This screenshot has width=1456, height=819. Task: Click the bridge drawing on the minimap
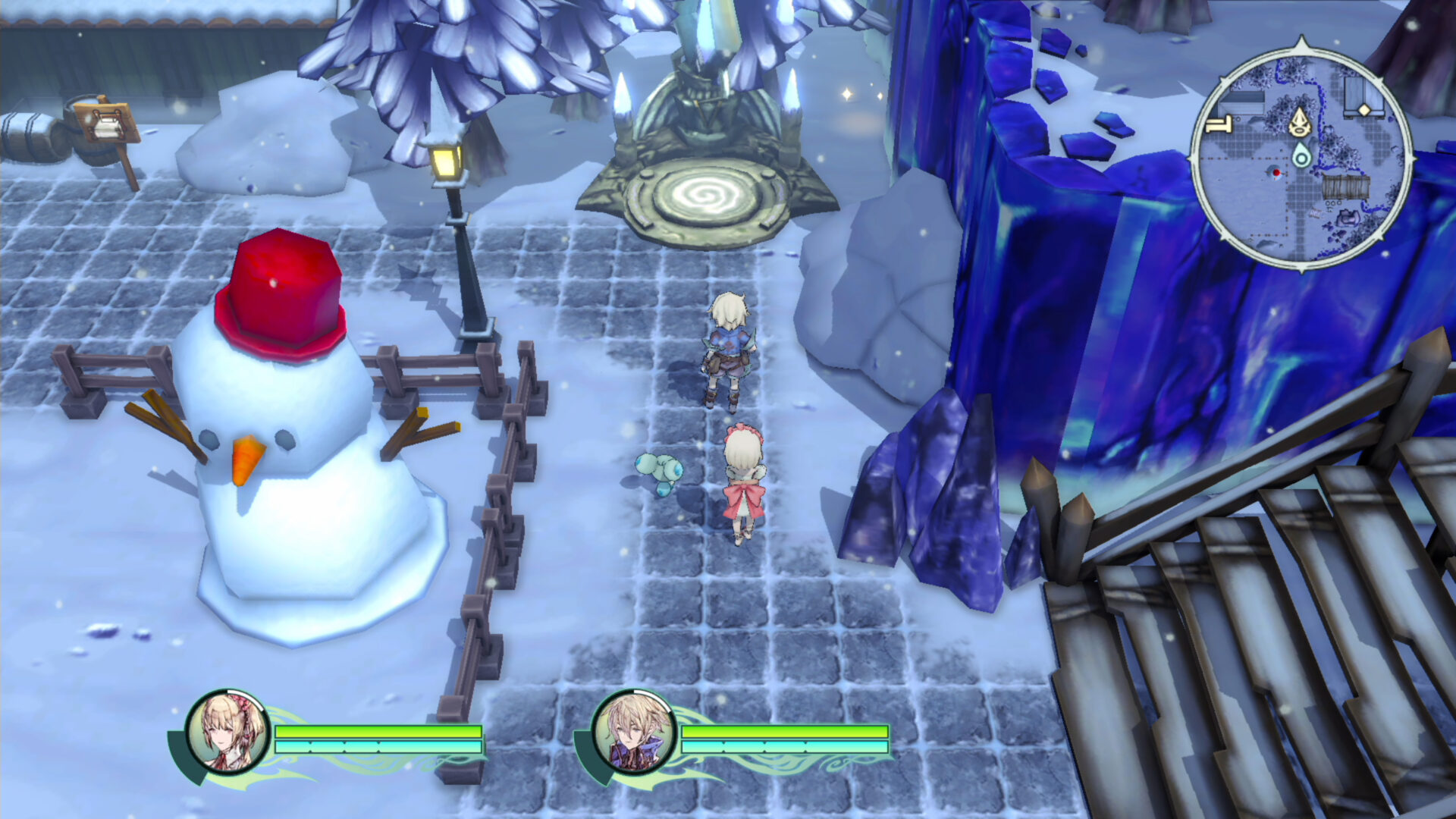(1346, 186)
